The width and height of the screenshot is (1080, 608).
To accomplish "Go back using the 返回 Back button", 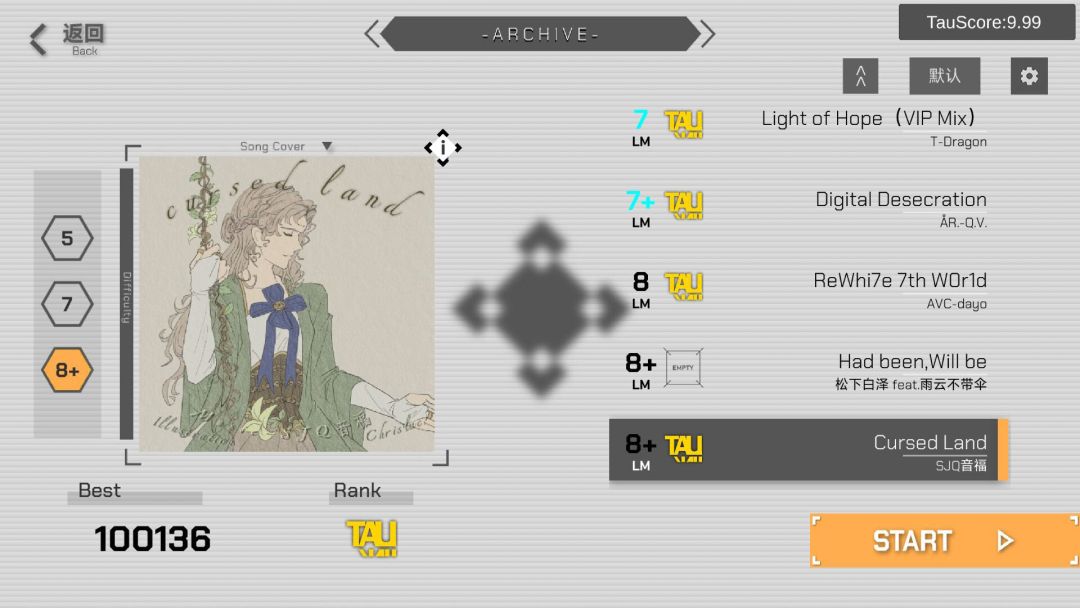I will [66, 39].
